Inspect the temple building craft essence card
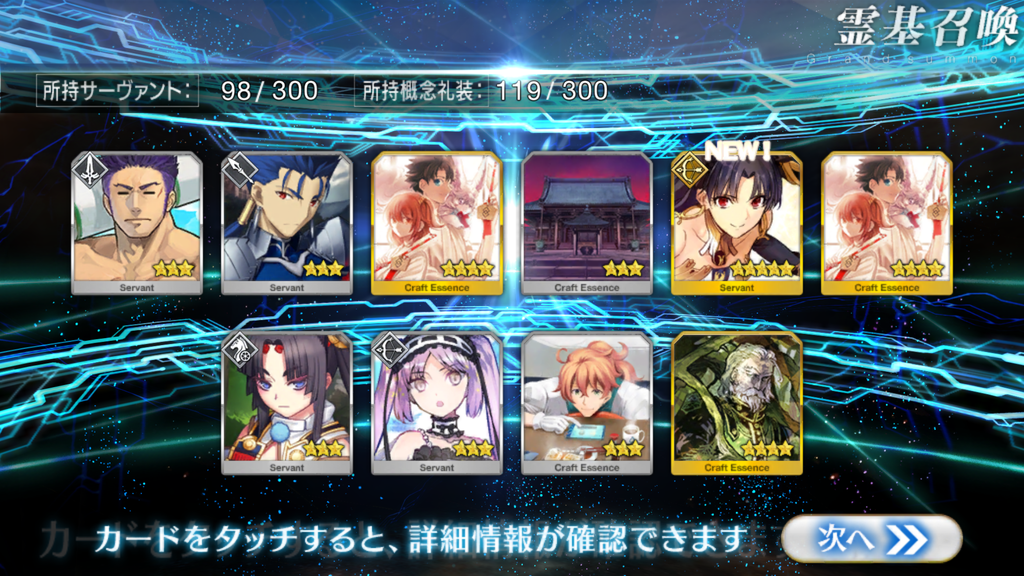1024x576 pixels. [587, 223]
